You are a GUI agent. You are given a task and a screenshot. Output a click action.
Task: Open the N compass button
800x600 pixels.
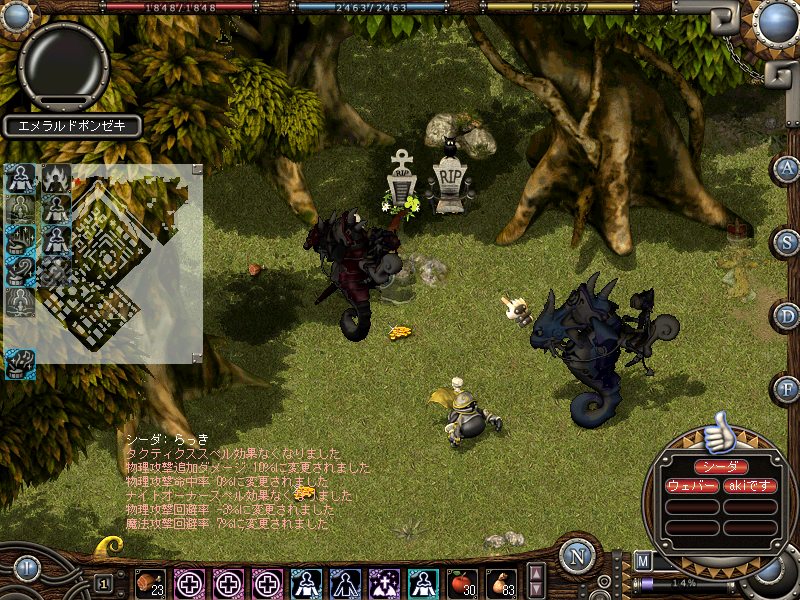pos(577,556)
